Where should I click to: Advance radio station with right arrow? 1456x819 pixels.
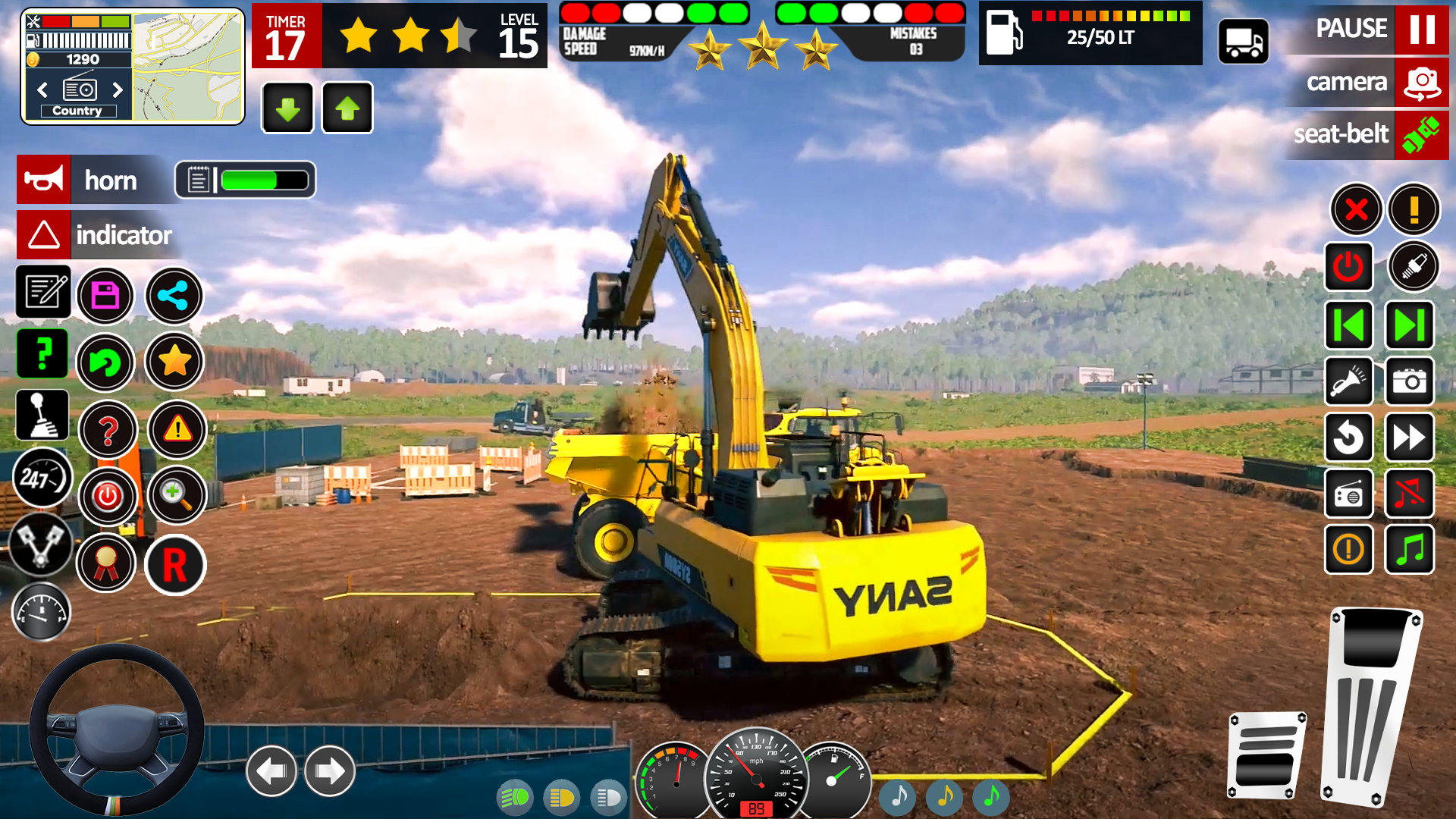(118, 89)
